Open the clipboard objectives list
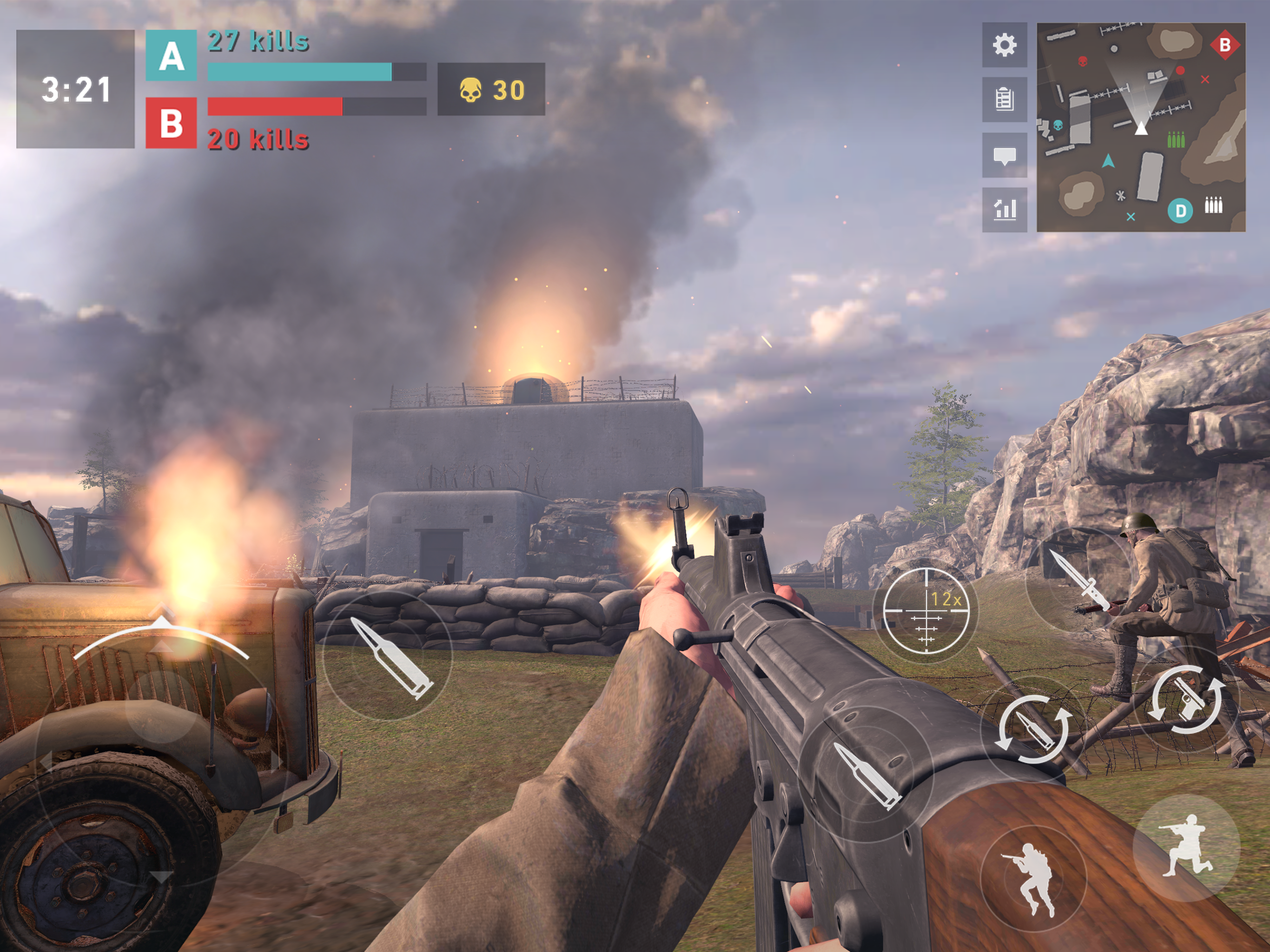 click(1004, 99)
